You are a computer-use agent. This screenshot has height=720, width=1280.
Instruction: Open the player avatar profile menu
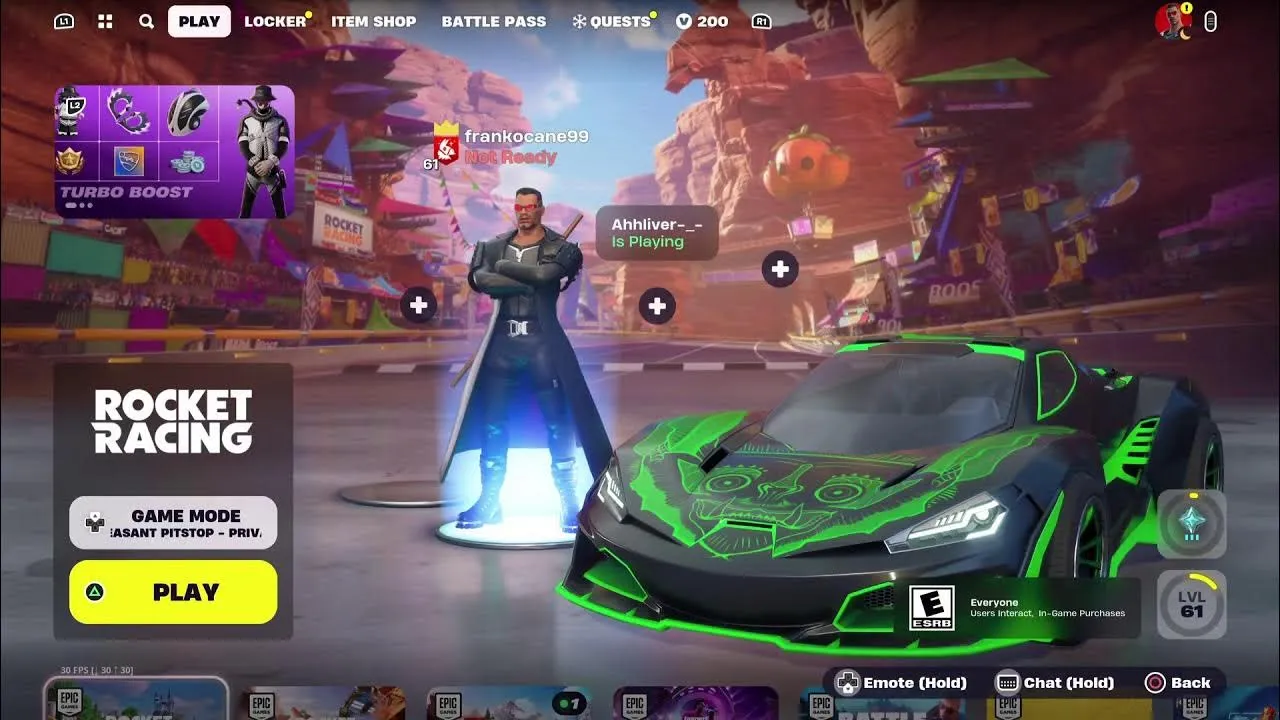1172,21
